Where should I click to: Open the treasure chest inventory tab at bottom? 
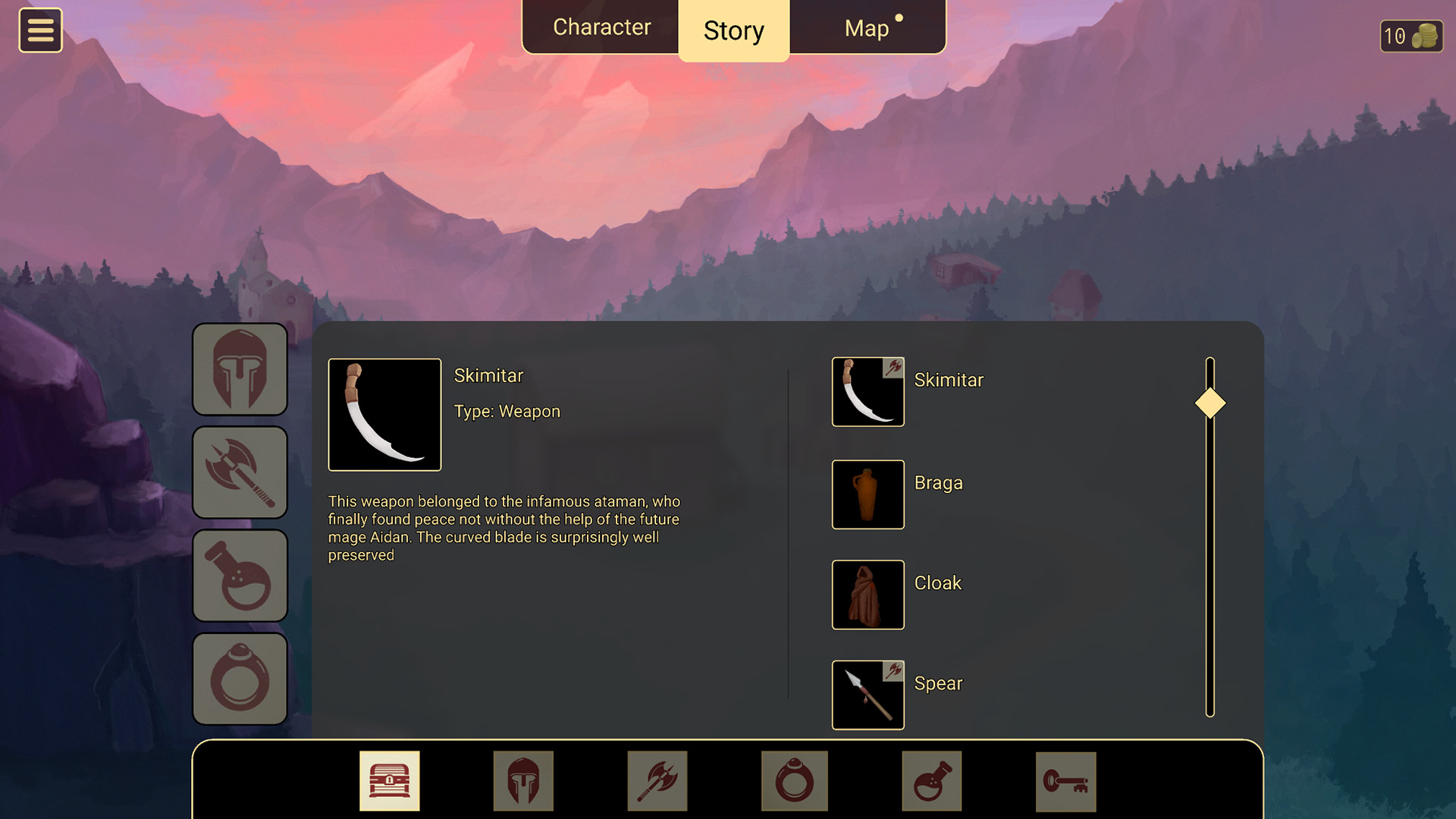390,780
